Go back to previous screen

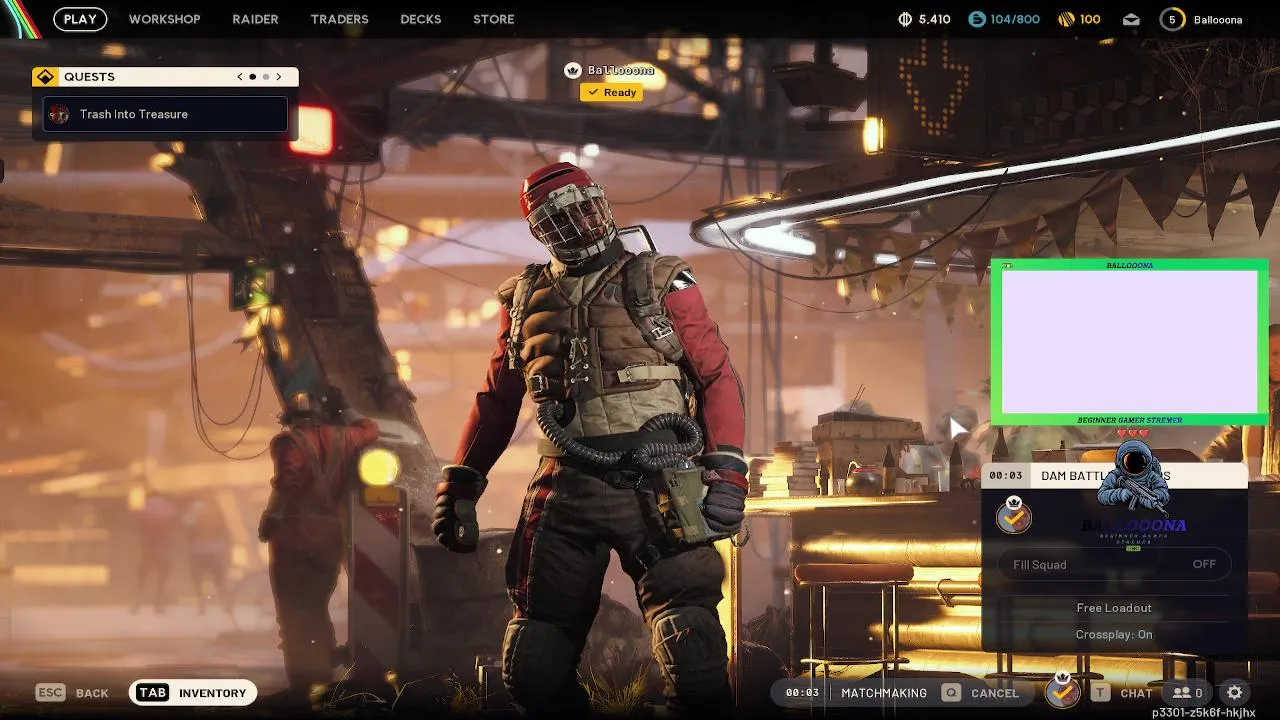point(73,693)
